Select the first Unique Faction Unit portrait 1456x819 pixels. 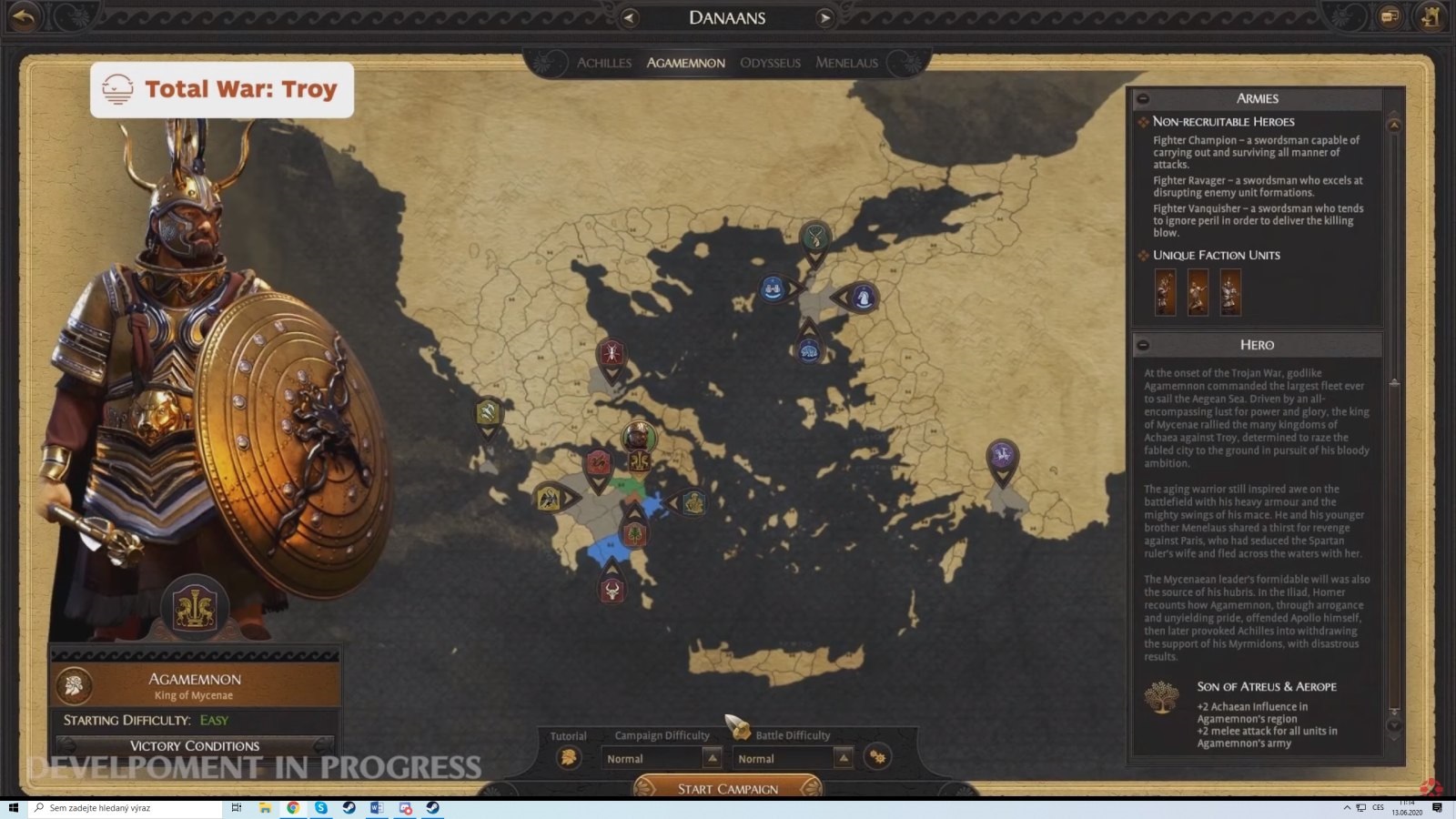pos(1166,293)
